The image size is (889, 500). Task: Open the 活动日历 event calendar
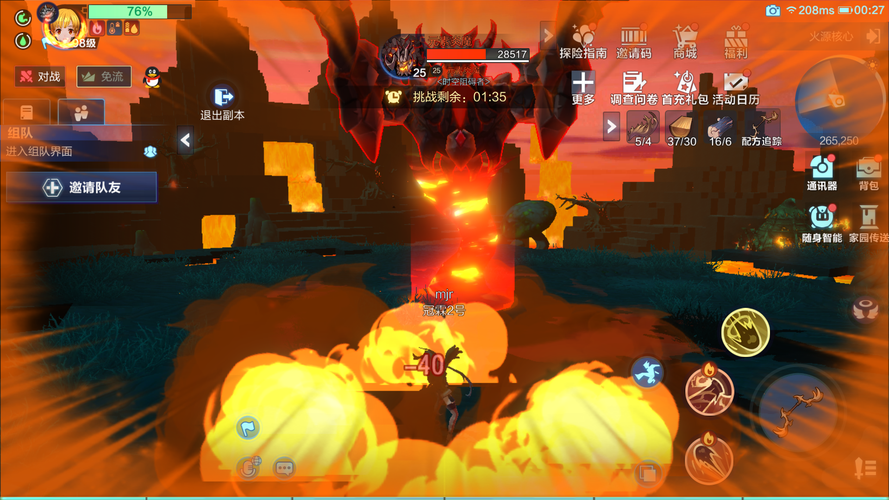(736, 88)
